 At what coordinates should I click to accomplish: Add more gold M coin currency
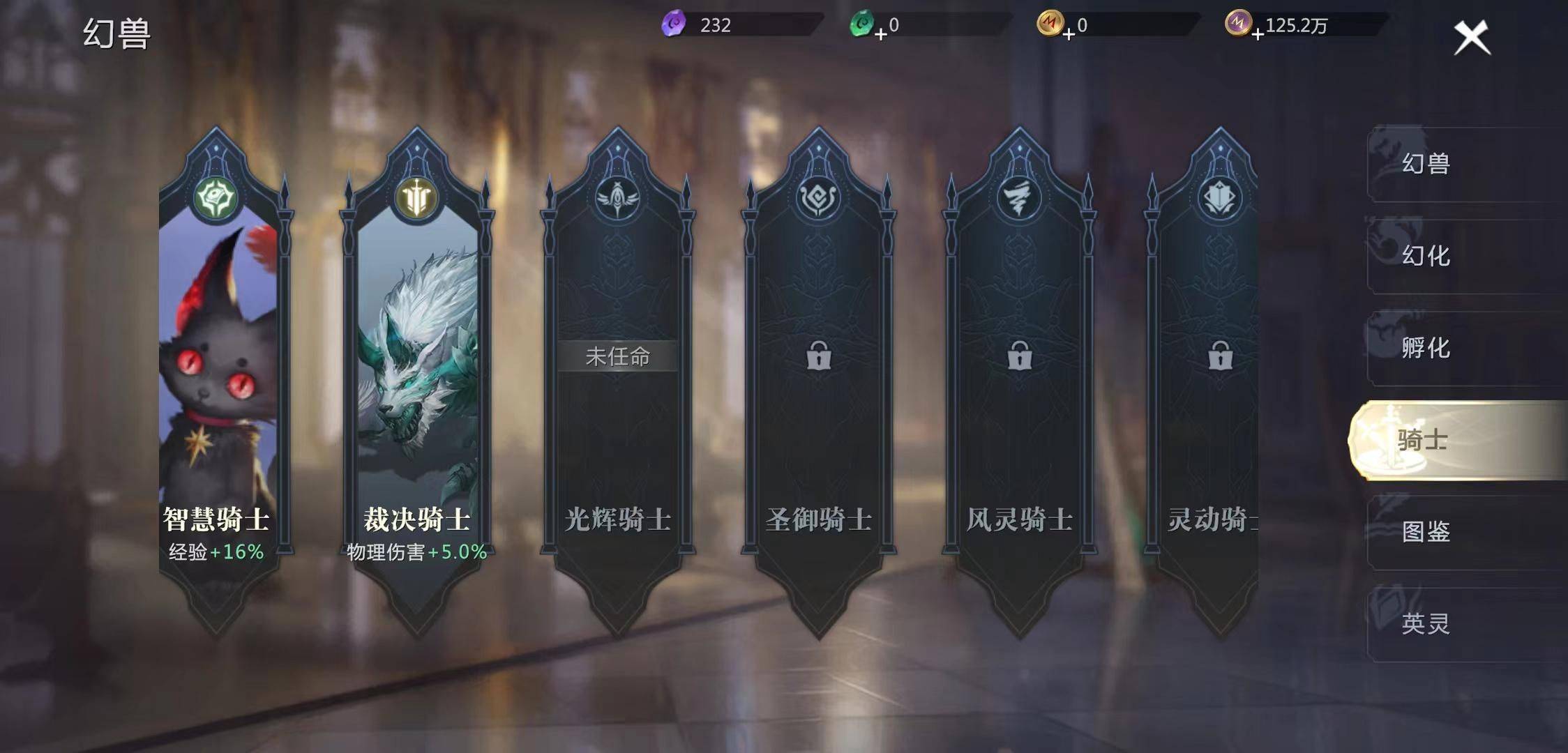click(x=1069, y=33)
